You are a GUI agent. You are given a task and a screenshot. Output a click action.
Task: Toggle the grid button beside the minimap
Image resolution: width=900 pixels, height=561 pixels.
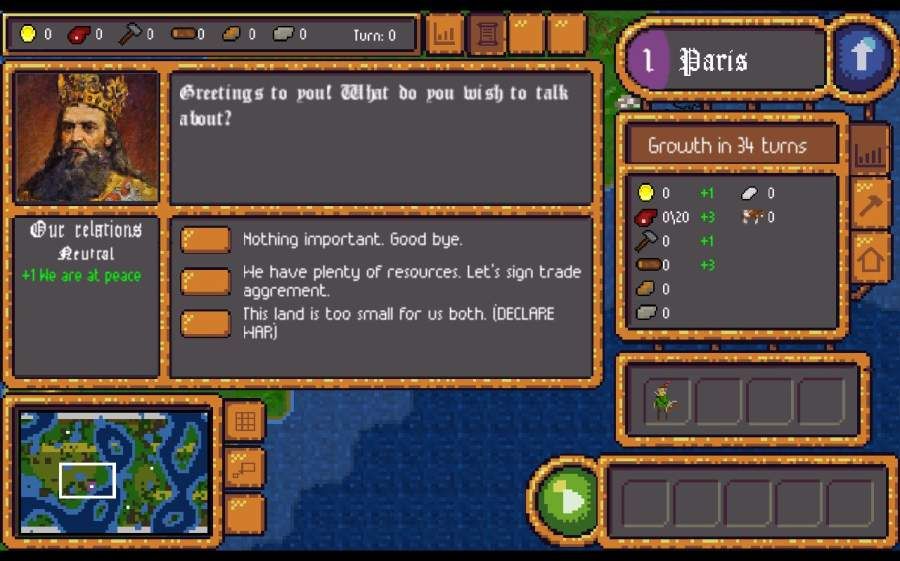point(244,422)
